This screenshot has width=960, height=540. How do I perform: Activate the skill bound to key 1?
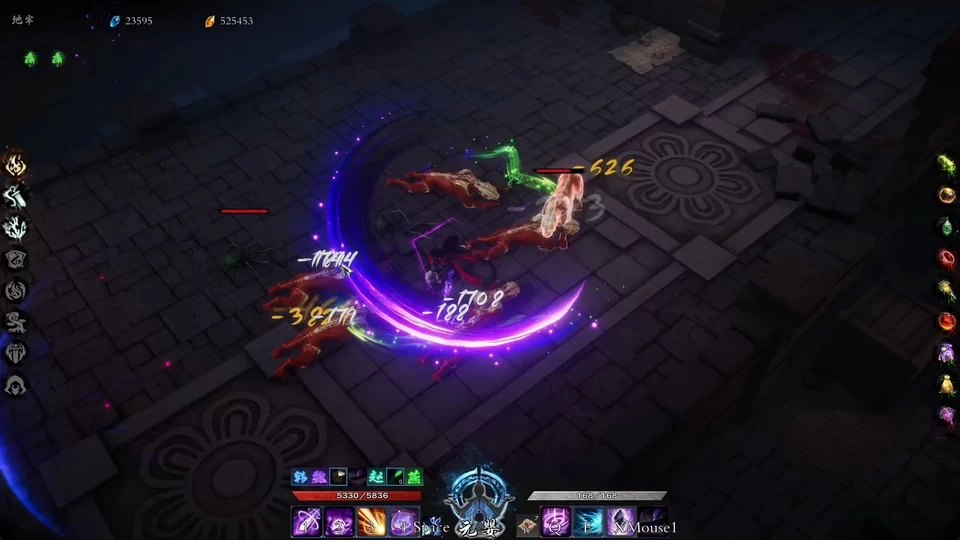pos(307,522)
